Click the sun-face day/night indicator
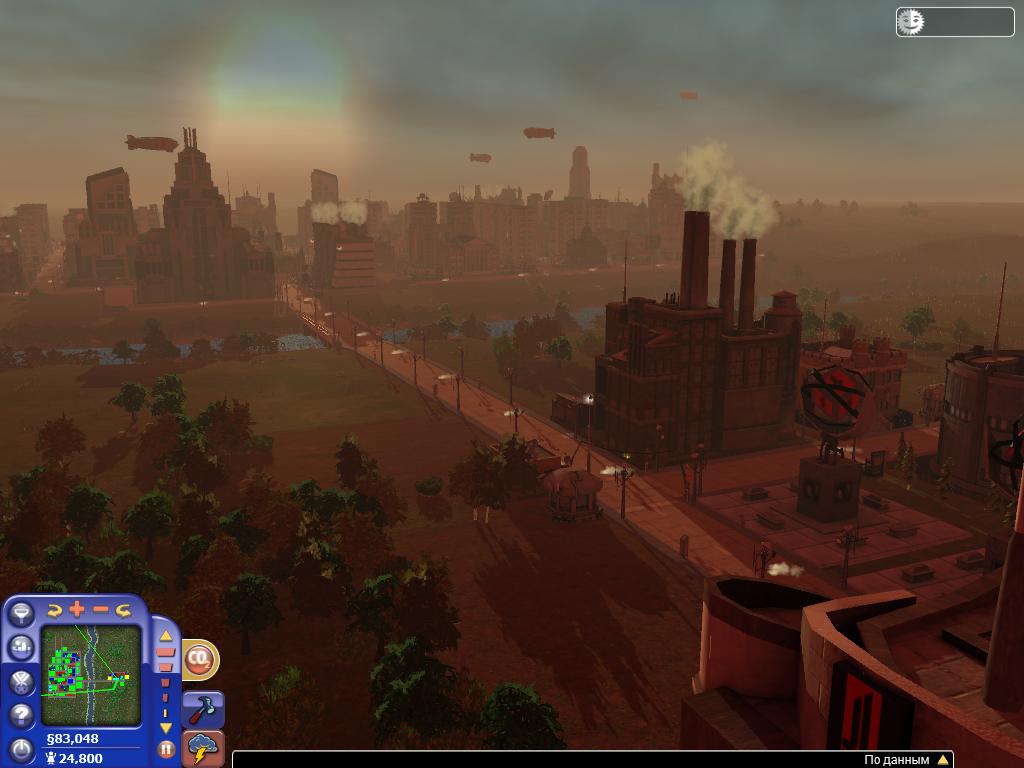 tap(911, 21)
